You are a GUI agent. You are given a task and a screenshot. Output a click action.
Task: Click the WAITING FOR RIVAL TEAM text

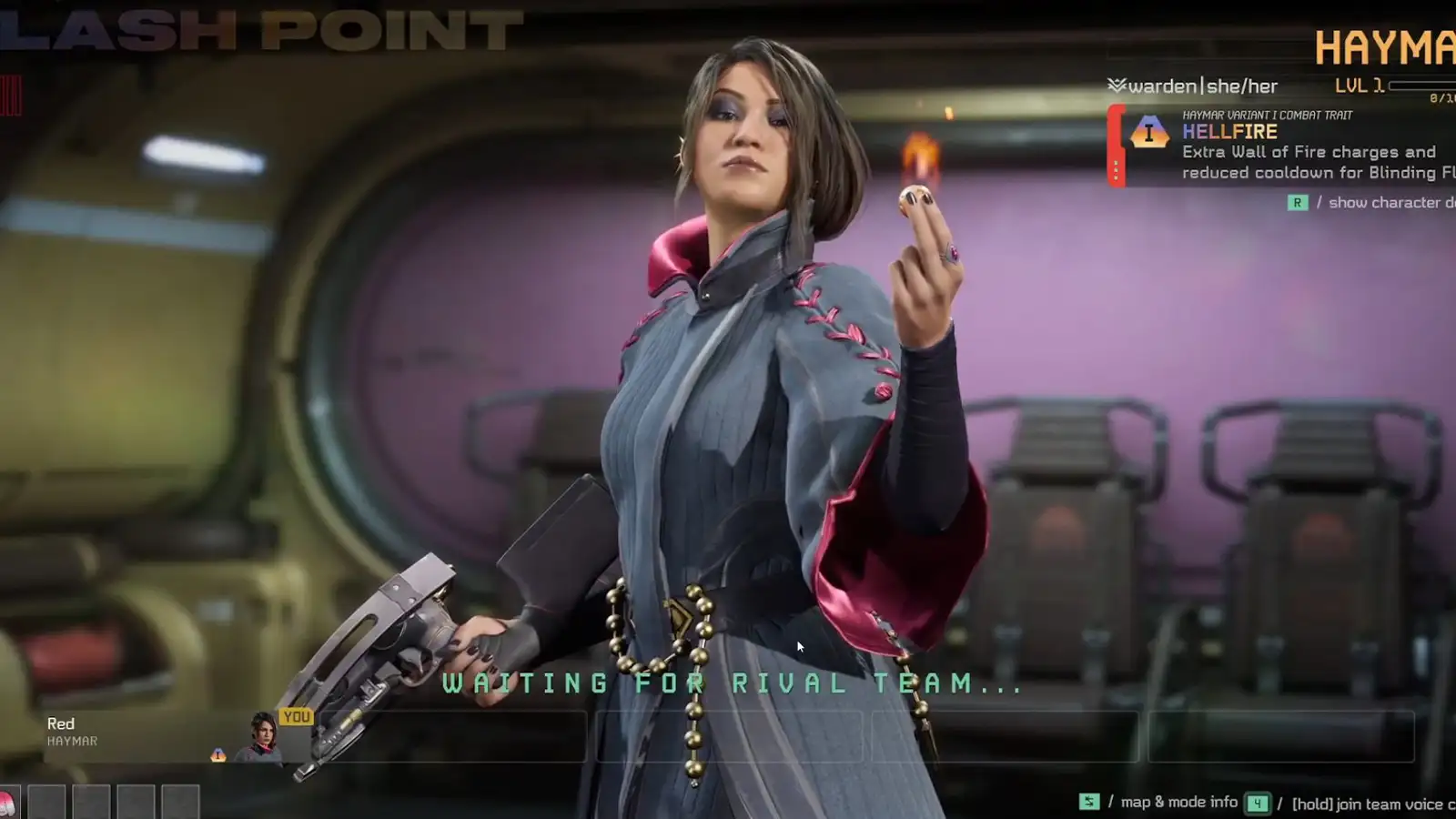click(x=728, y=685)
